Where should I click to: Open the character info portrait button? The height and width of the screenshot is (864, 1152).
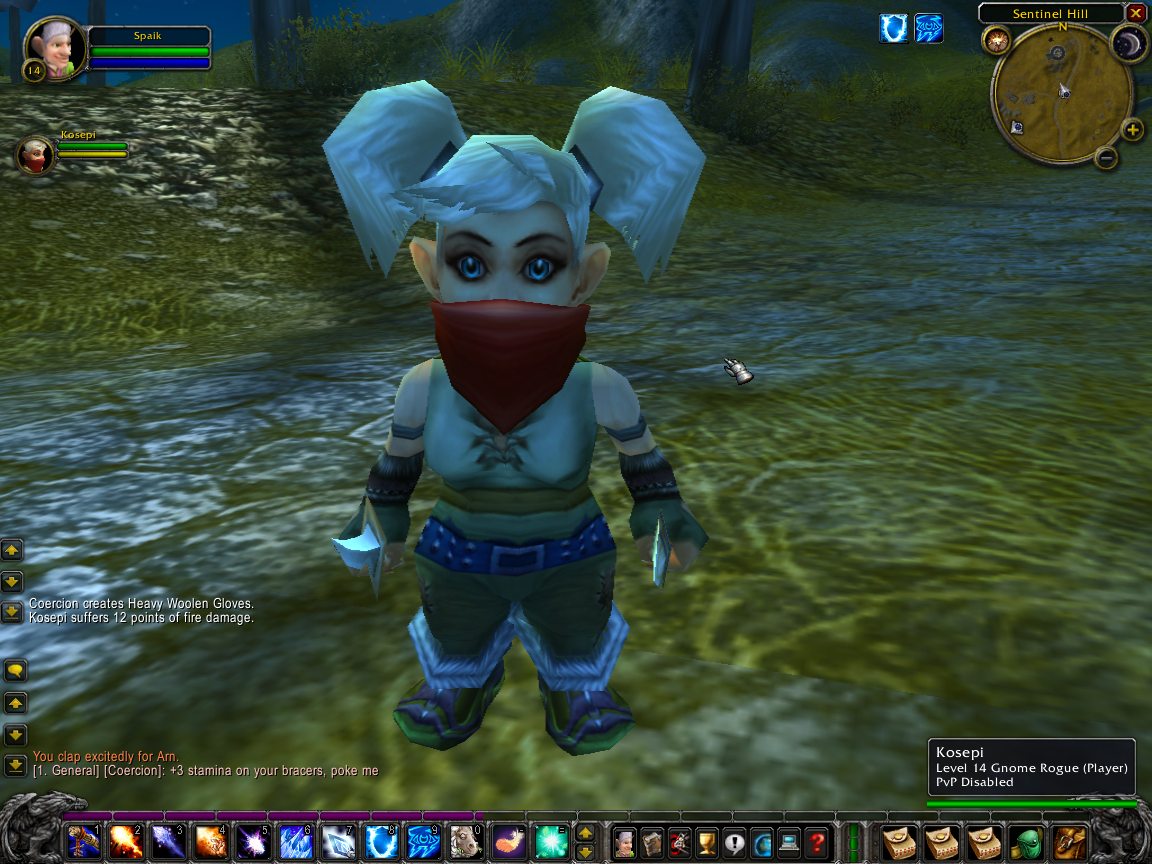pyautogui.click(x=624, y=842)
